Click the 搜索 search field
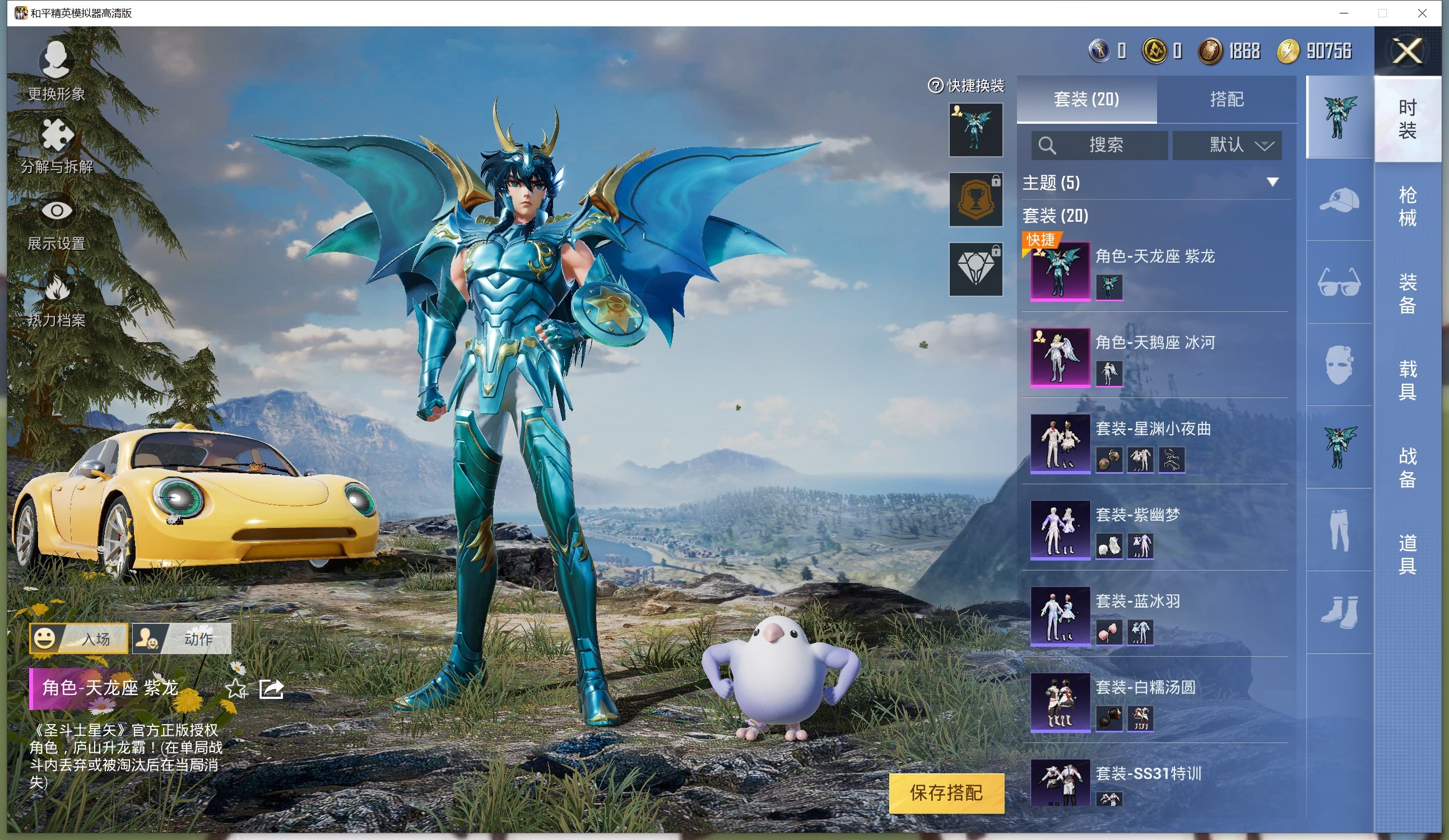 [x=1099, y=145]
